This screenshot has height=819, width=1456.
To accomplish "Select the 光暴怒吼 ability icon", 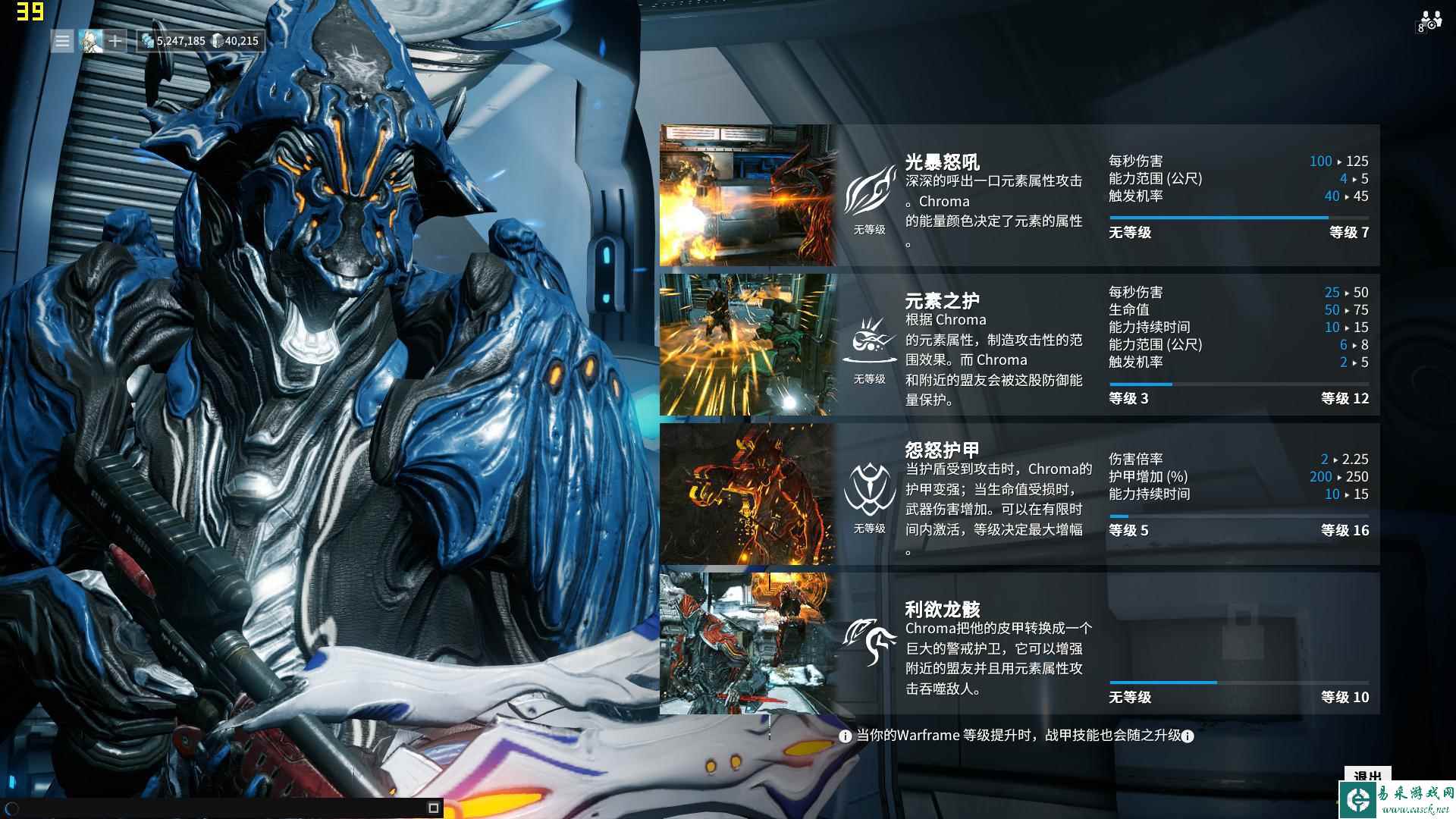I will tap(869, 190).
